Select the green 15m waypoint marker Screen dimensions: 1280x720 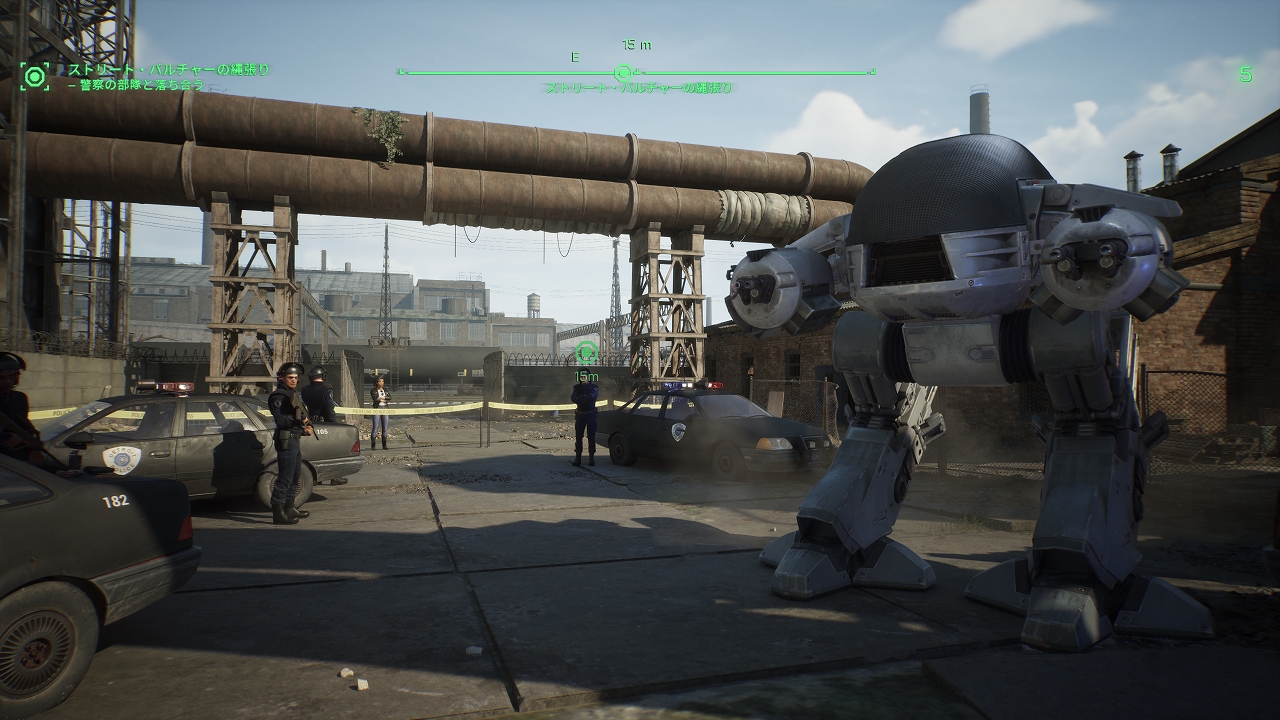(587, 351)
